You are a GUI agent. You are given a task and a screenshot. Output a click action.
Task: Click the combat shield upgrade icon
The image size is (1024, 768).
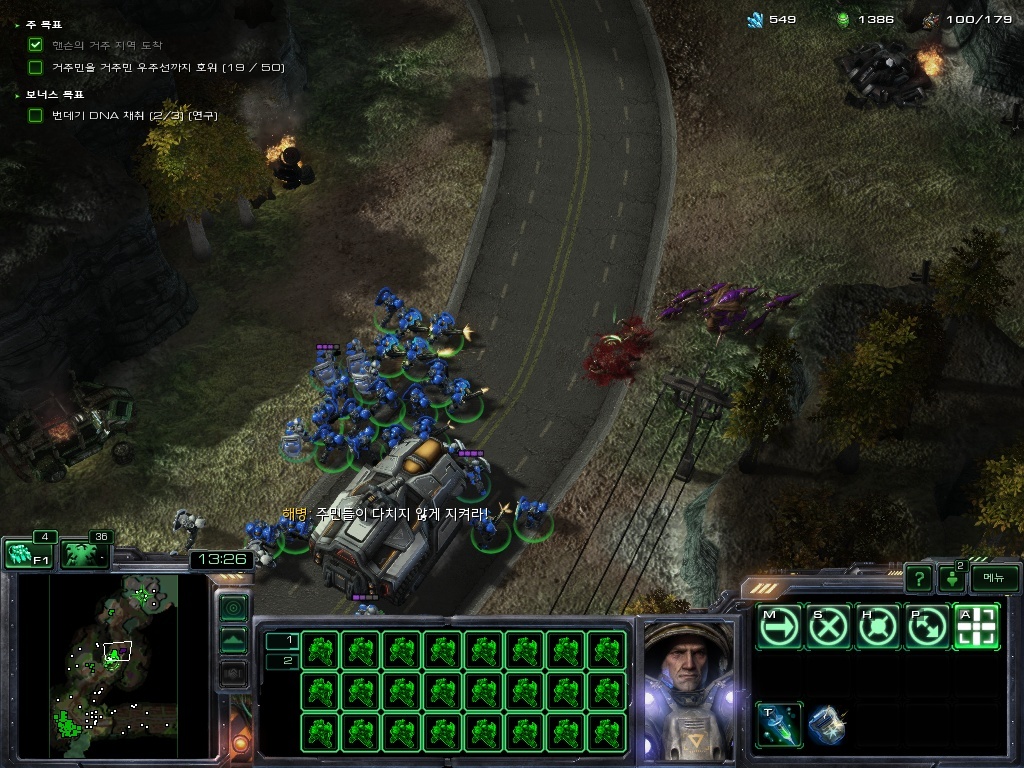(x=827, y=724)
